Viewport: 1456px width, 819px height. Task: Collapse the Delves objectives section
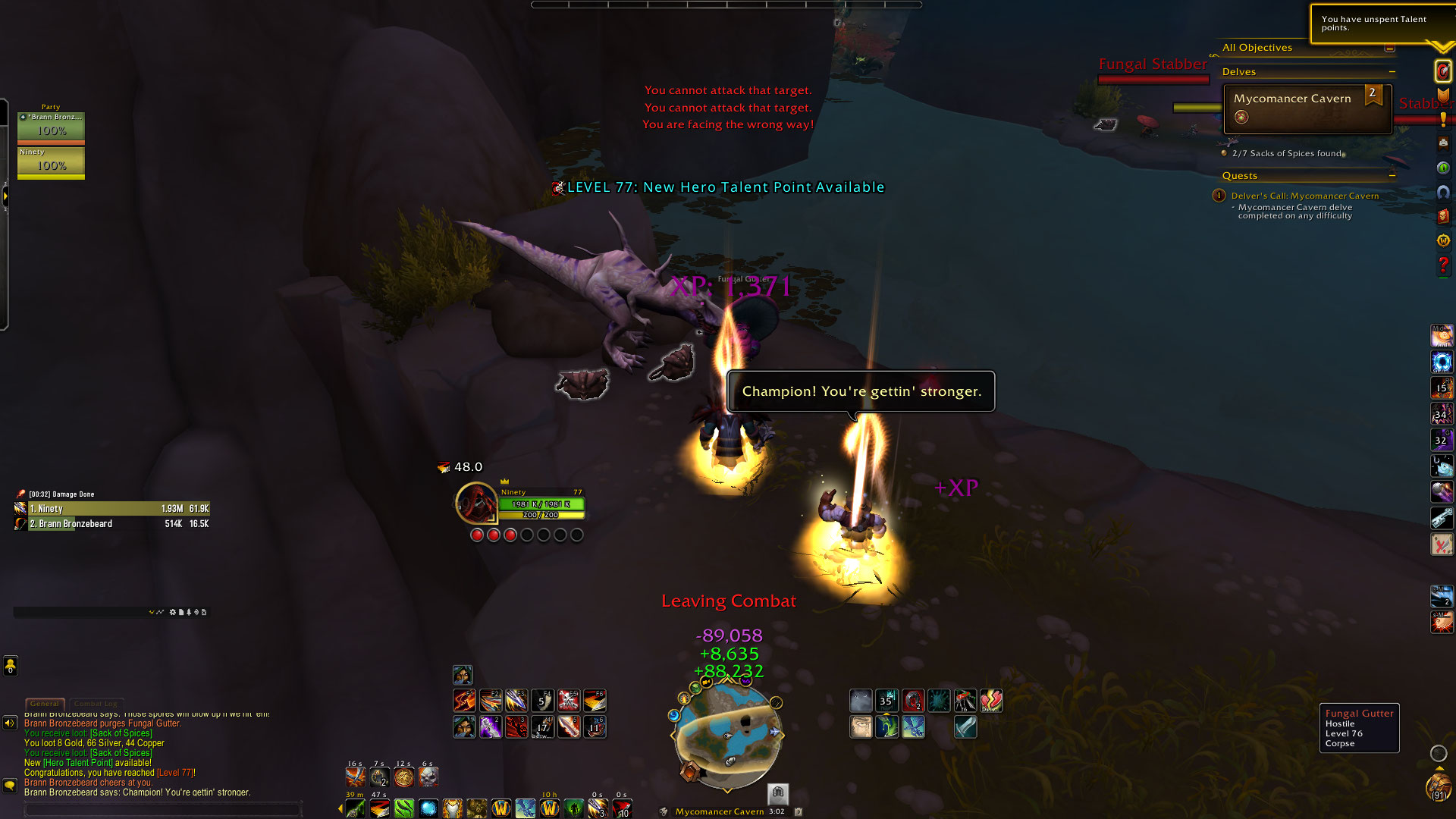click(1392, 72)
